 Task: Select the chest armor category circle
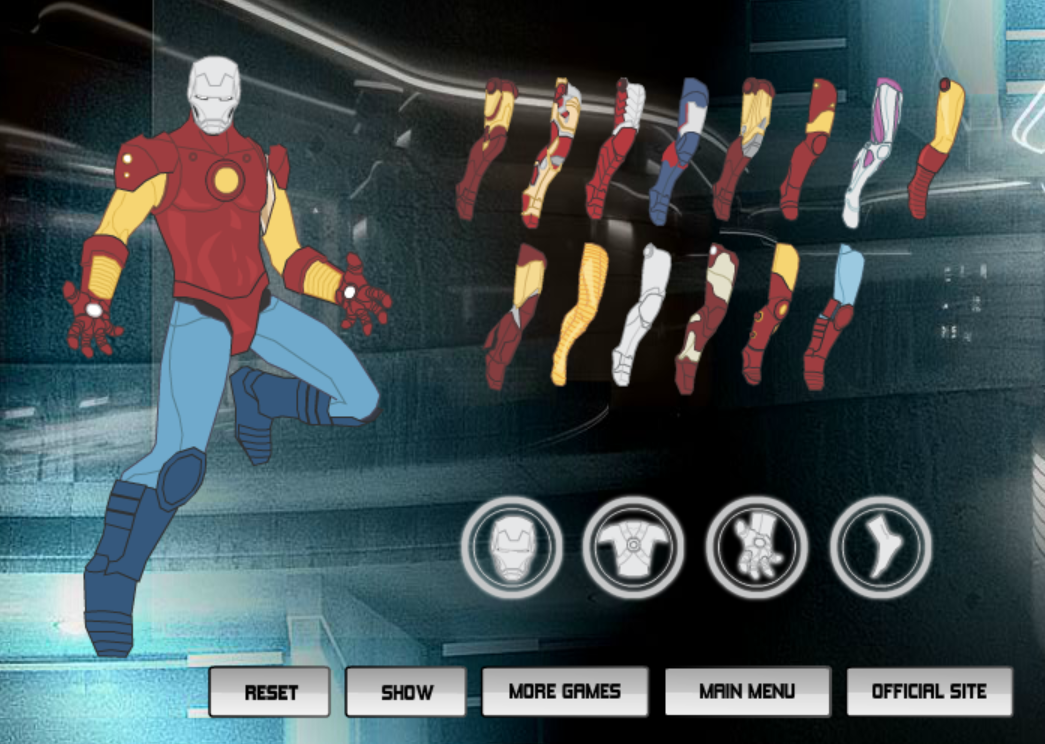tap(634, 547)
